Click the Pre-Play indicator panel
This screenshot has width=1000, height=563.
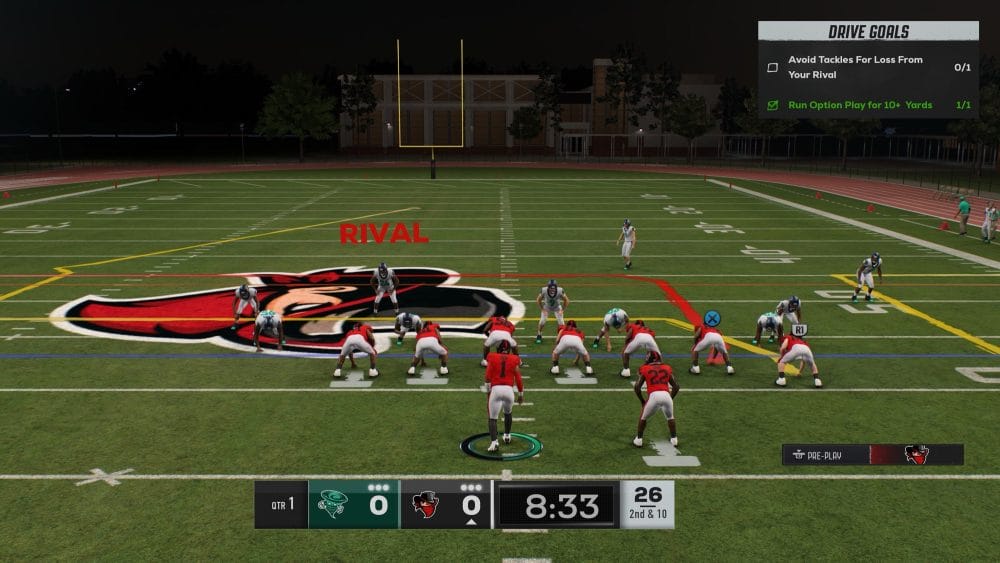point(872,455)
